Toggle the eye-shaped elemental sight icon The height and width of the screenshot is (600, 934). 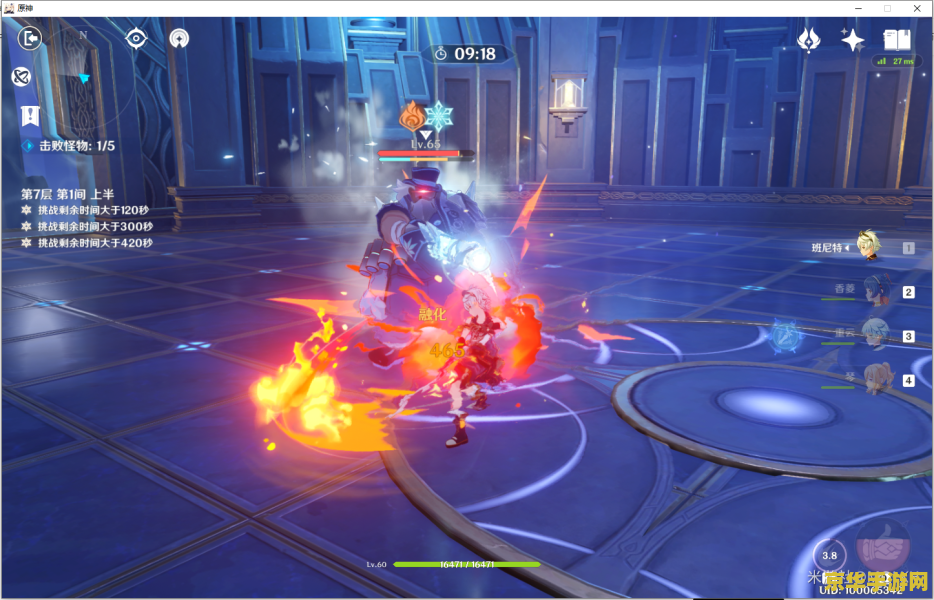pyautogui.click(x=136, y=38)
